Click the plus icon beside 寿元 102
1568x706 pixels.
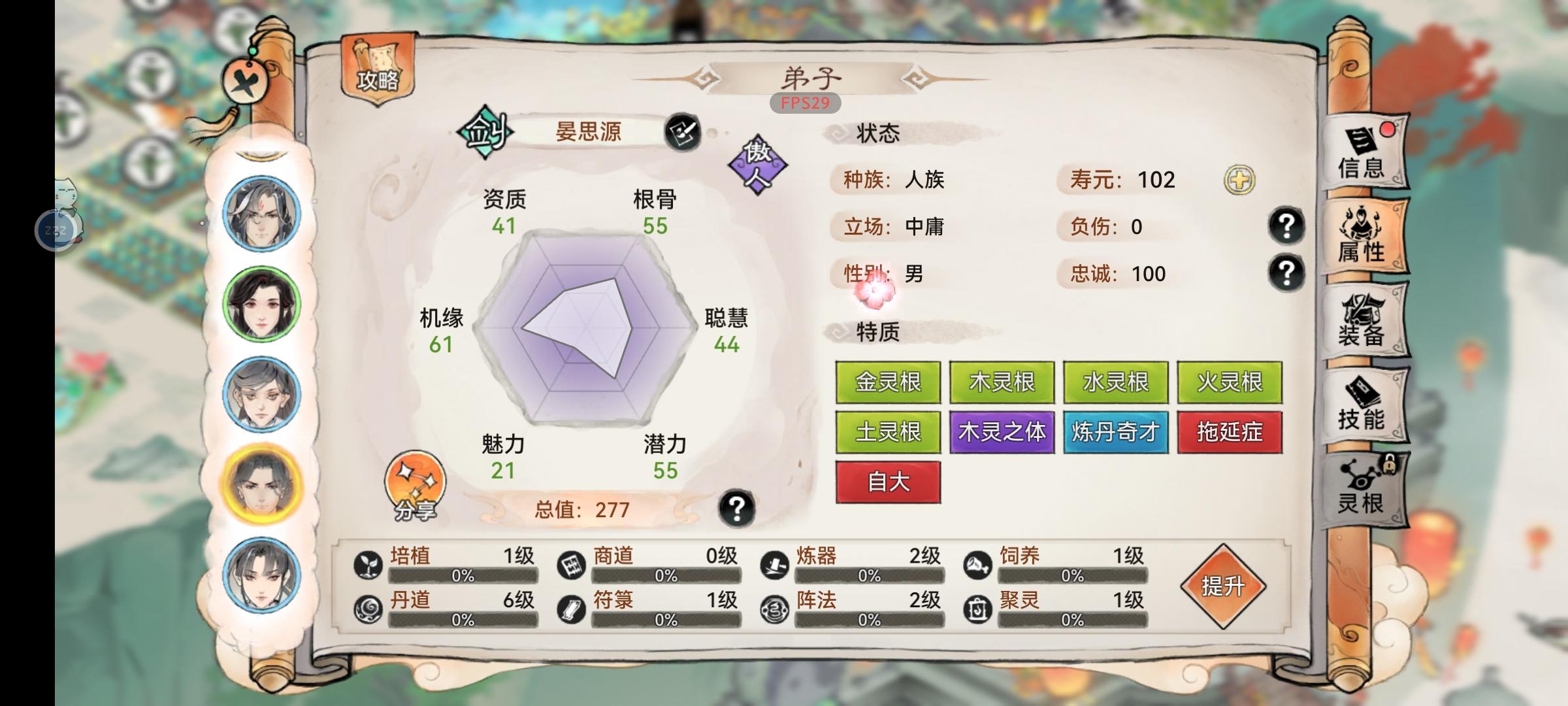pos(1241,179)
